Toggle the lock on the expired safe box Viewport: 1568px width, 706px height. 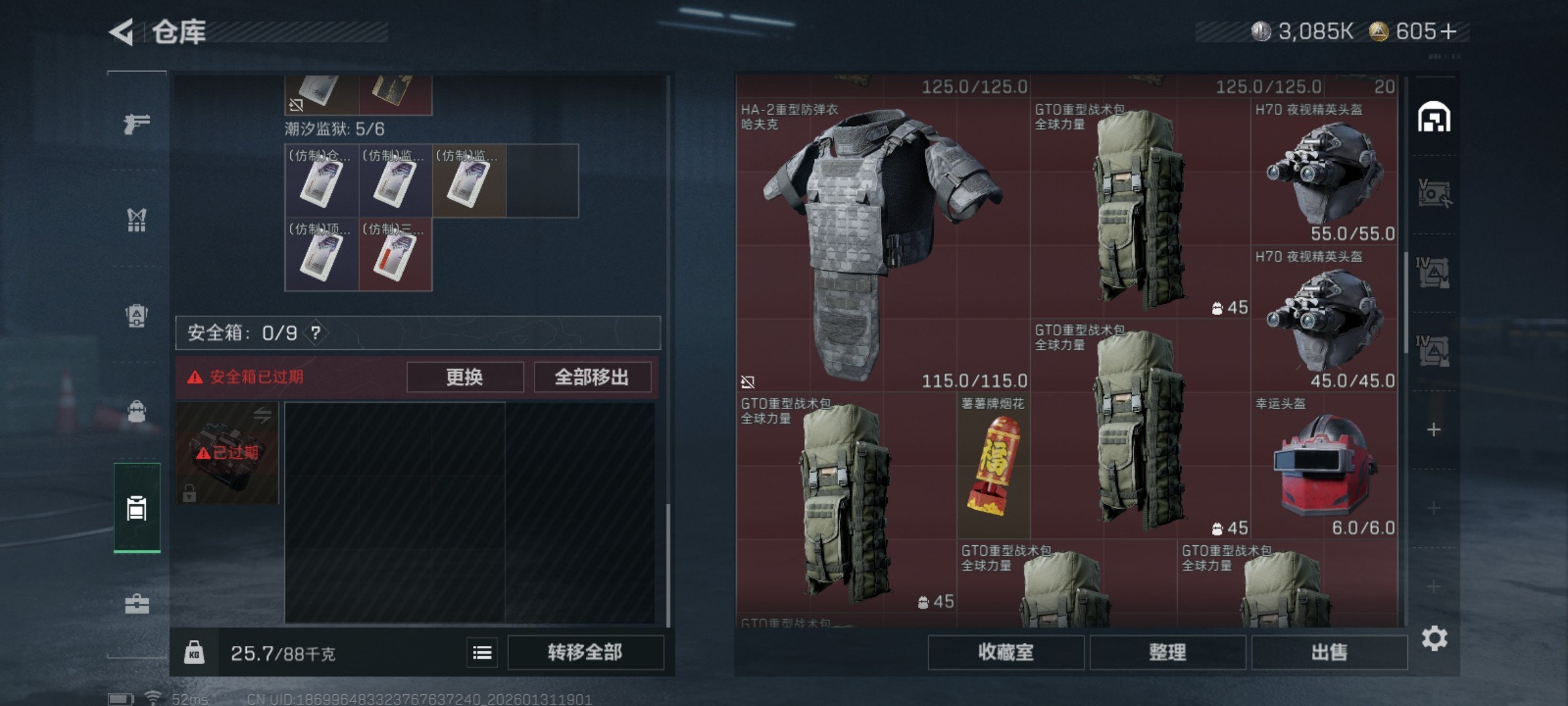[x=190, y=492]
